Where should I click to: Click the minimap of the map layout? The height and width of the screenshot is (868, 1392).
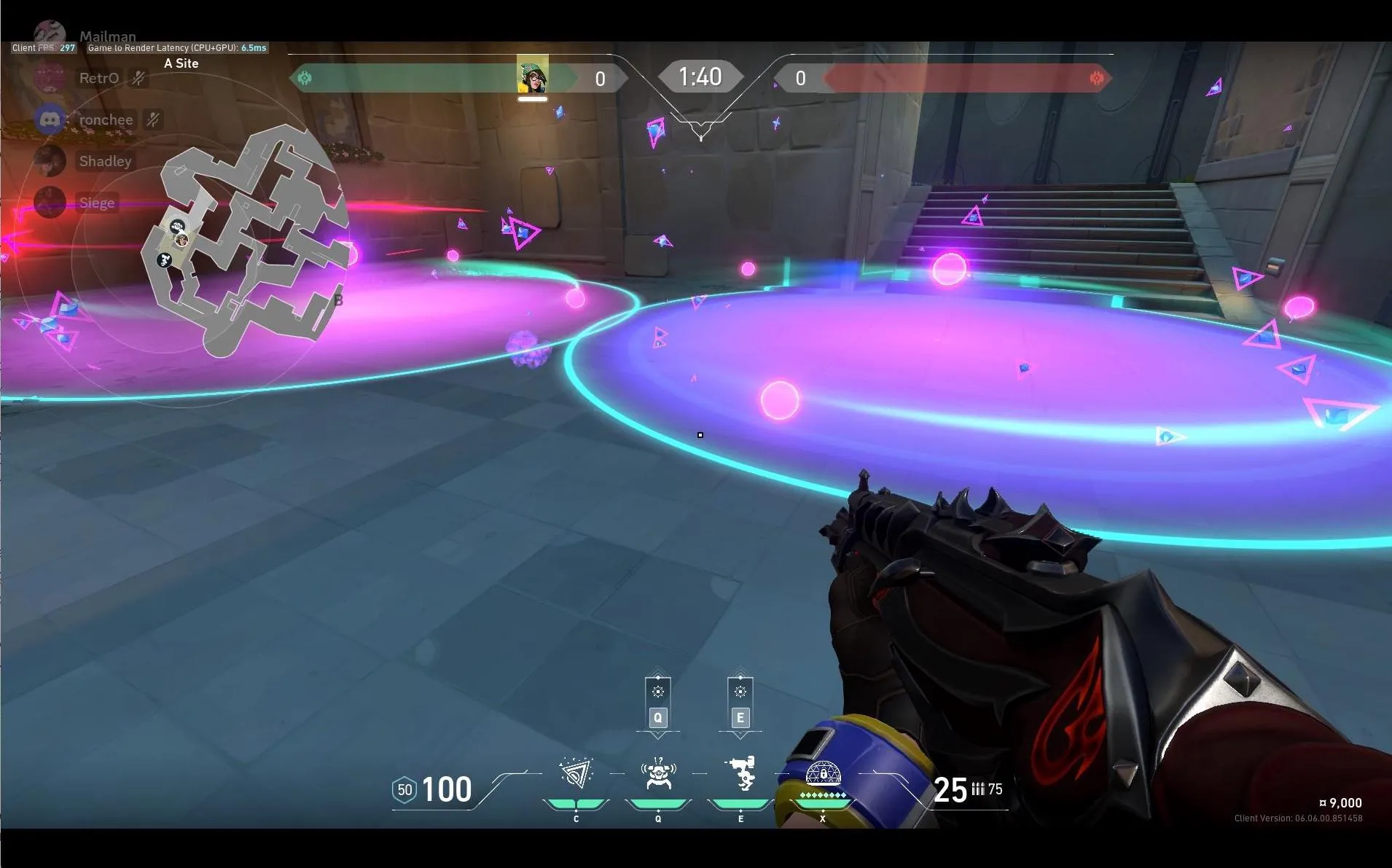click(x=248, y=241)
